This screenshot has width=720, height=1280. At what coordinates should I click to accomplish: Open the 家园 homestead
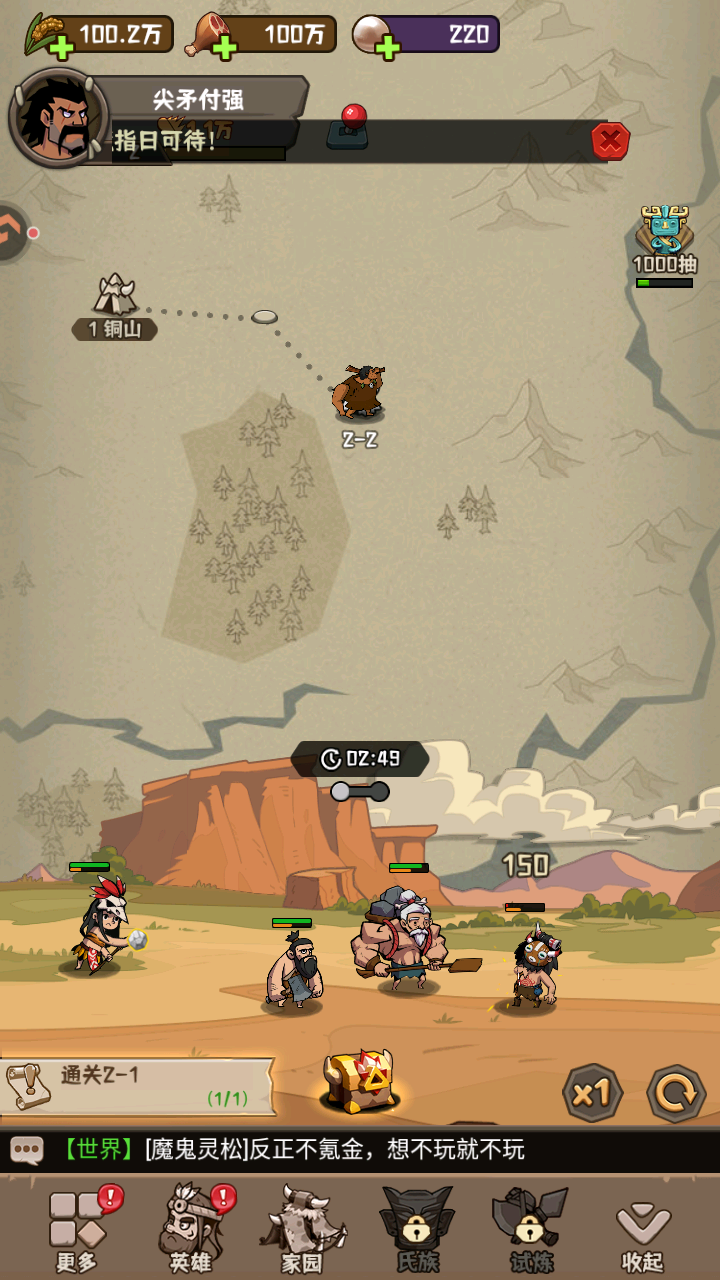coord(302,1230)
